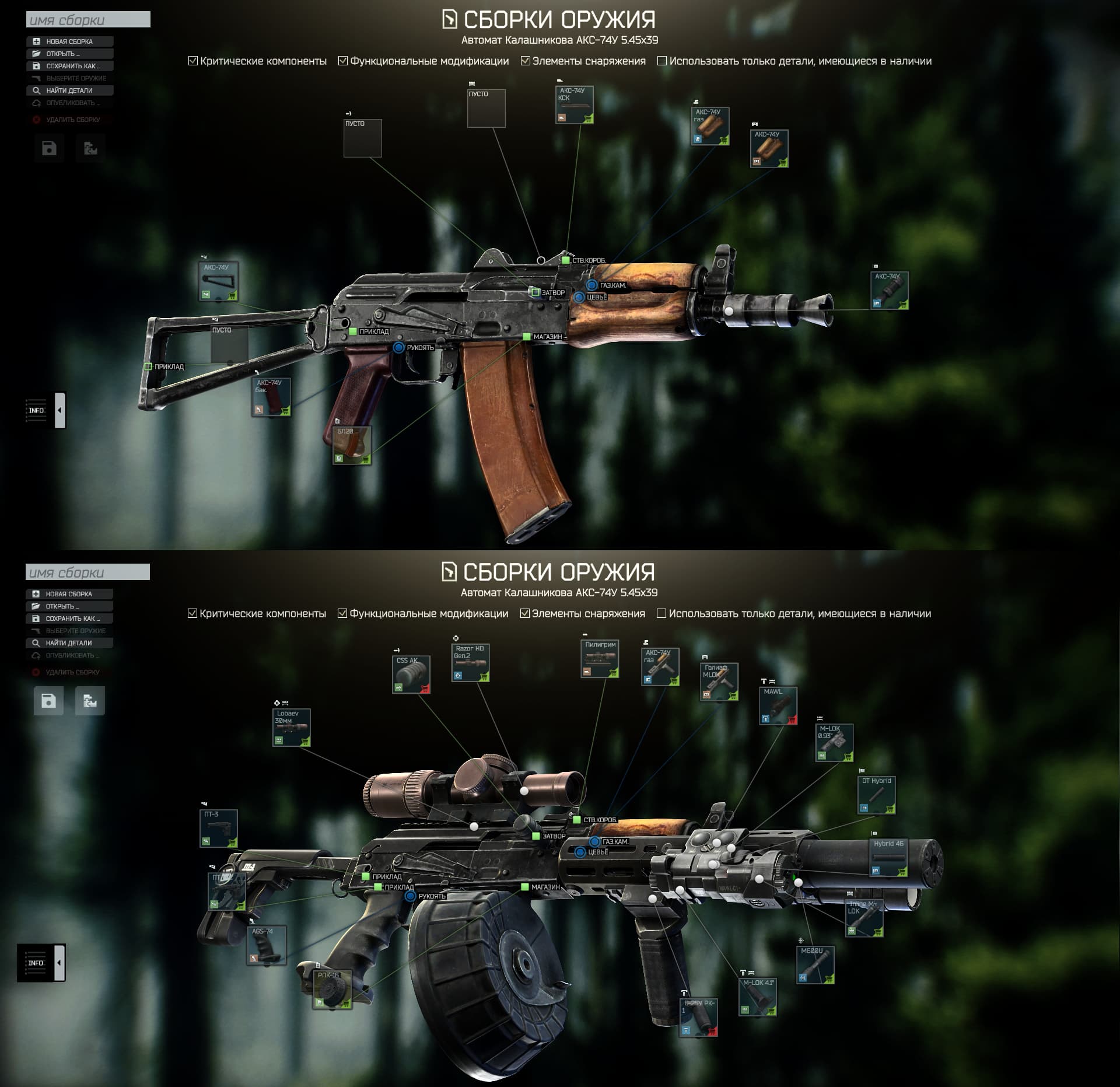Disable Функциональные модификации checkbox

coord(342,60)
